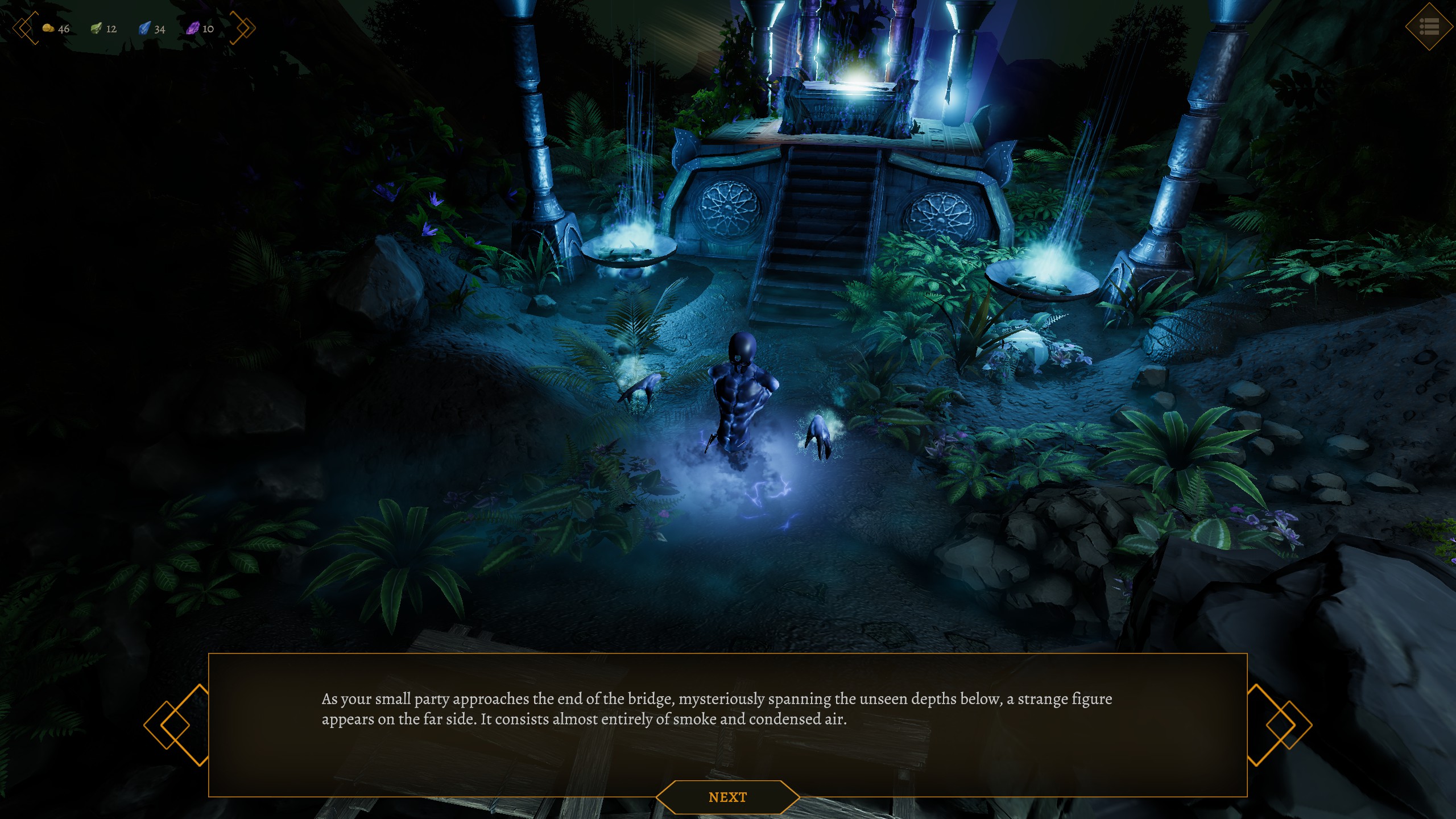Click the blue crystal count showing 34

tap(160, 29)
